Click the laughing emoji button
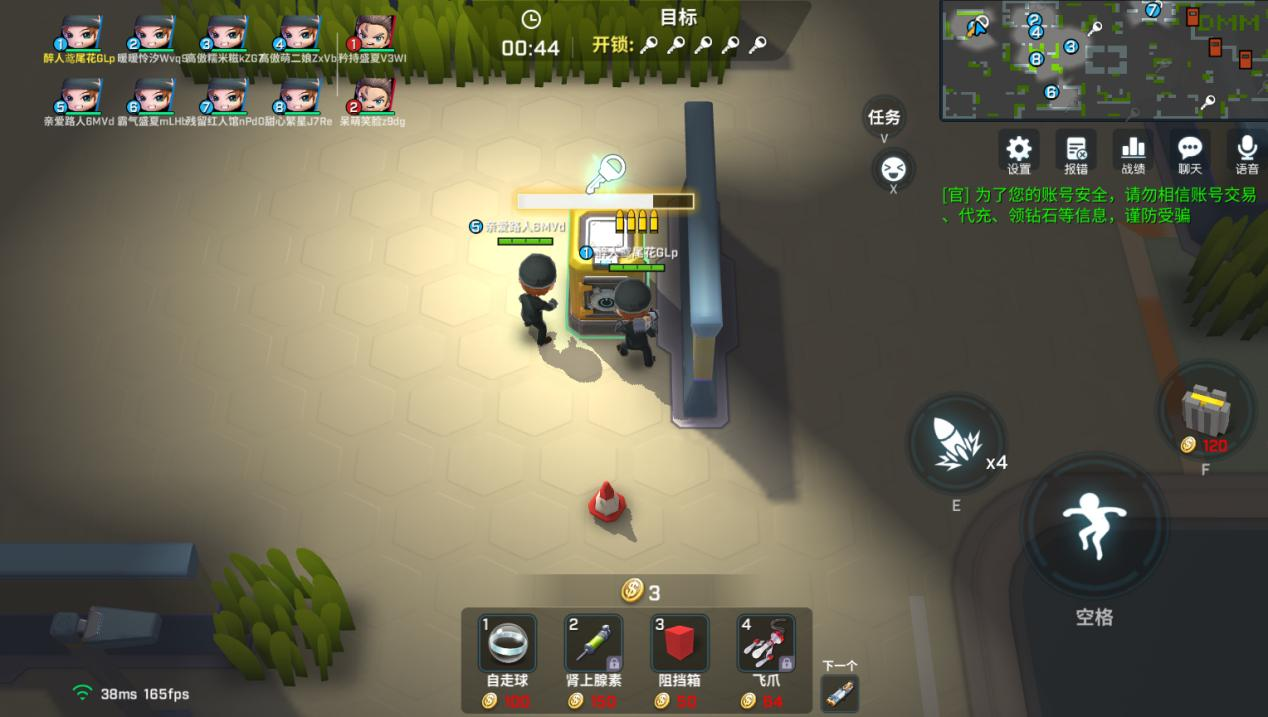 pos(893,168)
